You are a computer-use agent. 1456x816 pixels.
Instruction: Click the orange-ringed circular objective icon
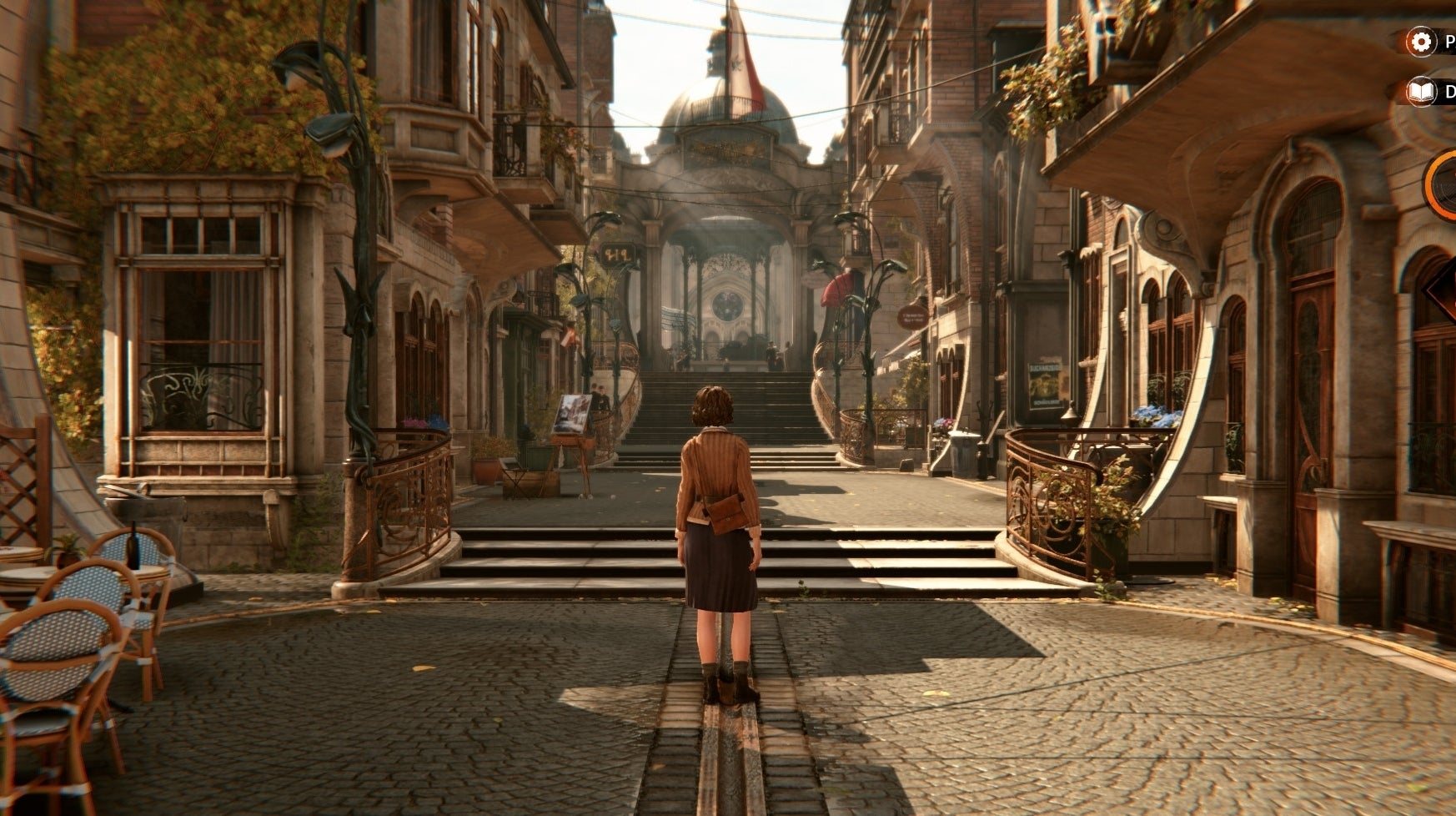click(1443, 185)
